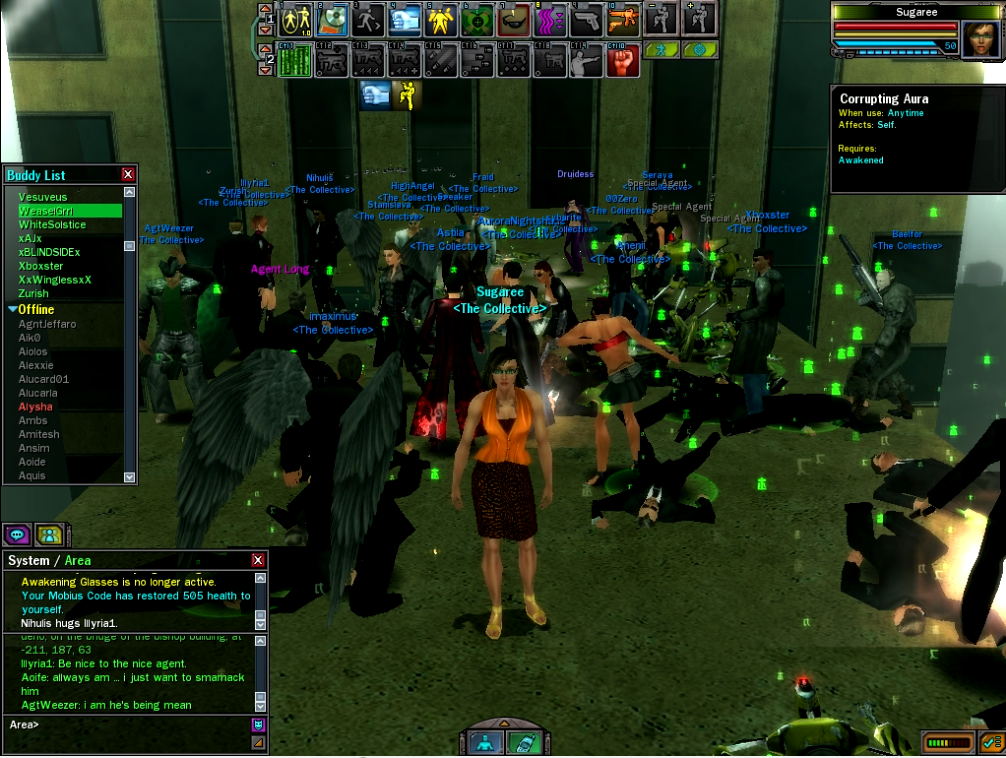Open the chat emote mask icon

(258, 724)
